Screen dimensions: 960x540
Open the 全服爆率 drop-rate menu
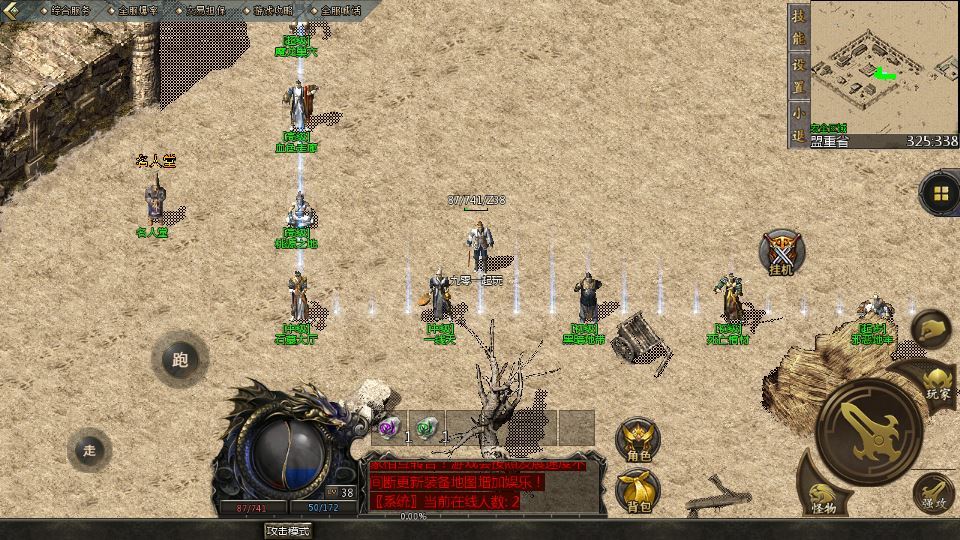pyautogui.click(x=138, y=10)
